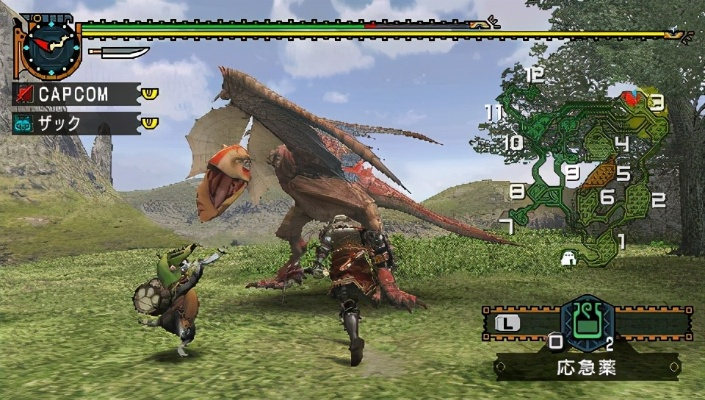Click area 12 on the minimap
Image resolution: width=705 pixels, height=400 pixels.
point(534,74)
